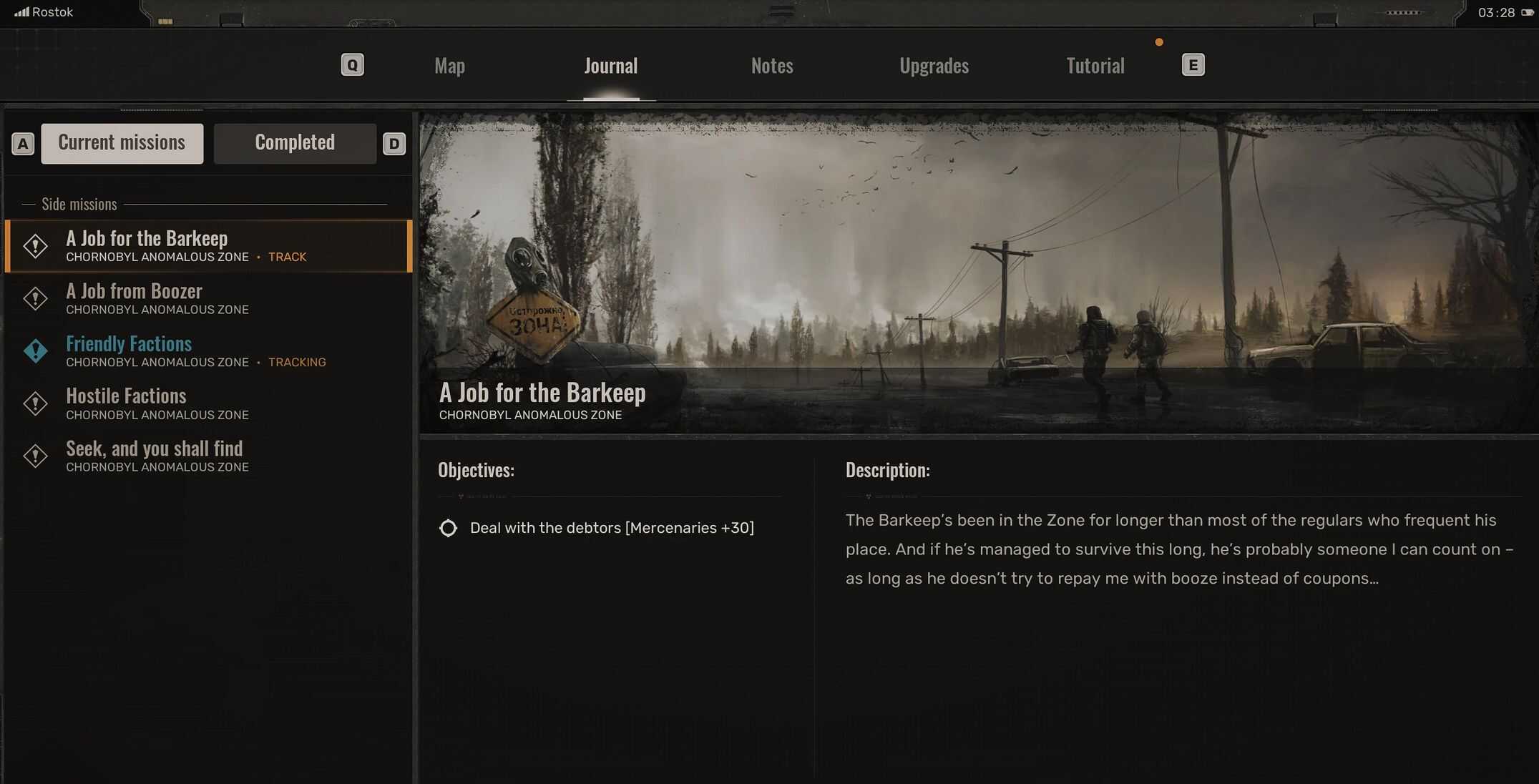The image size is (1539, 784).
Task: Pick the Seek, and you shall find mission
Action: point(155,449)
